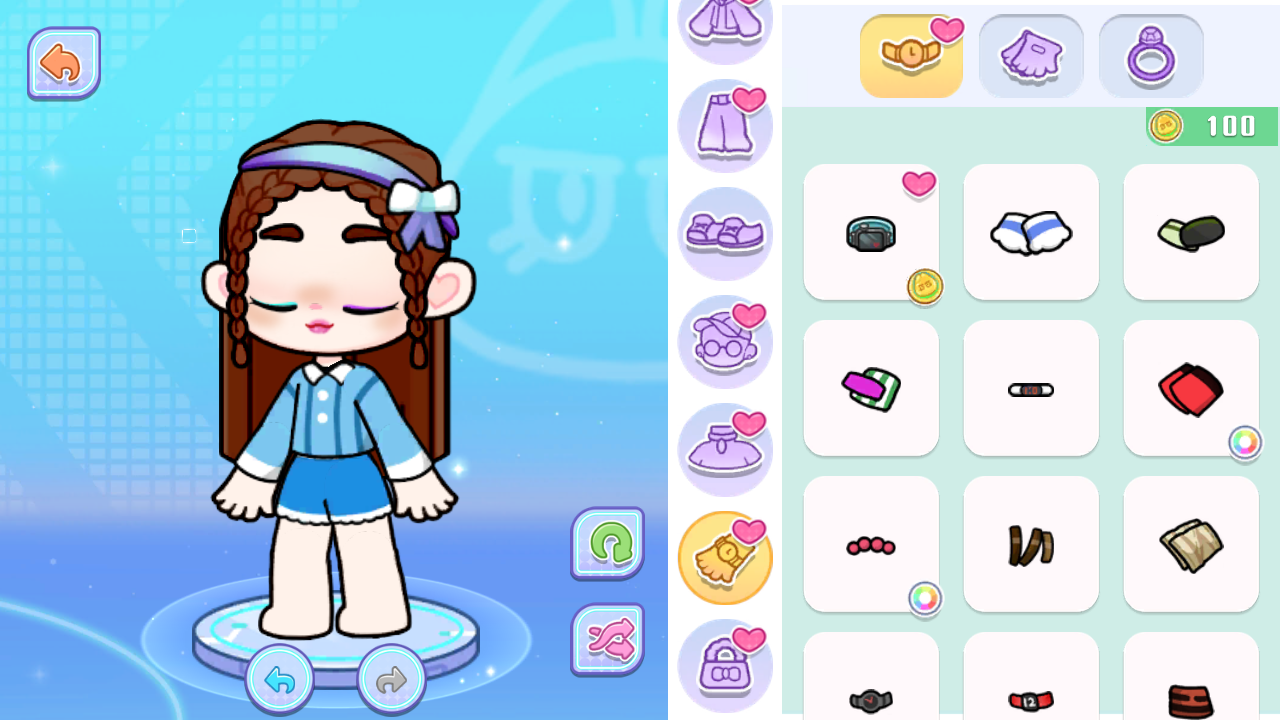Switch to the ring tab

(1150, 56)
